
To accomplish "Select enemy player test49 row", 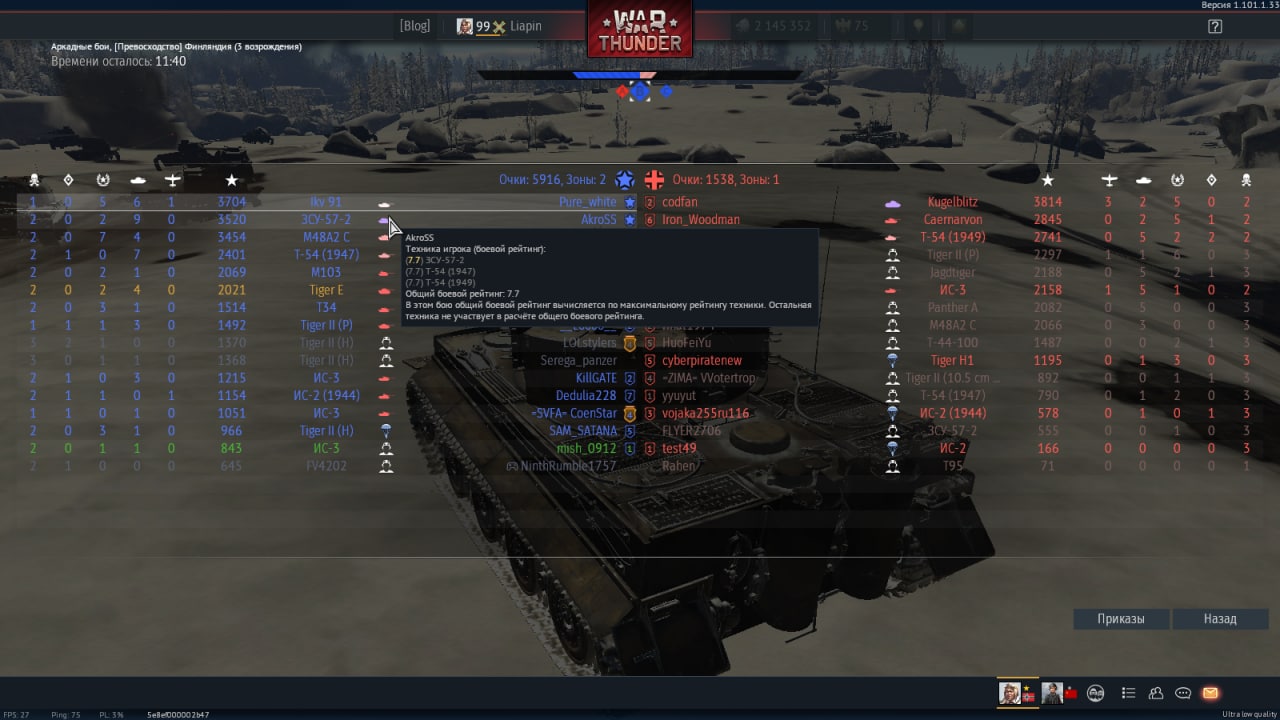I will (679, 449).
